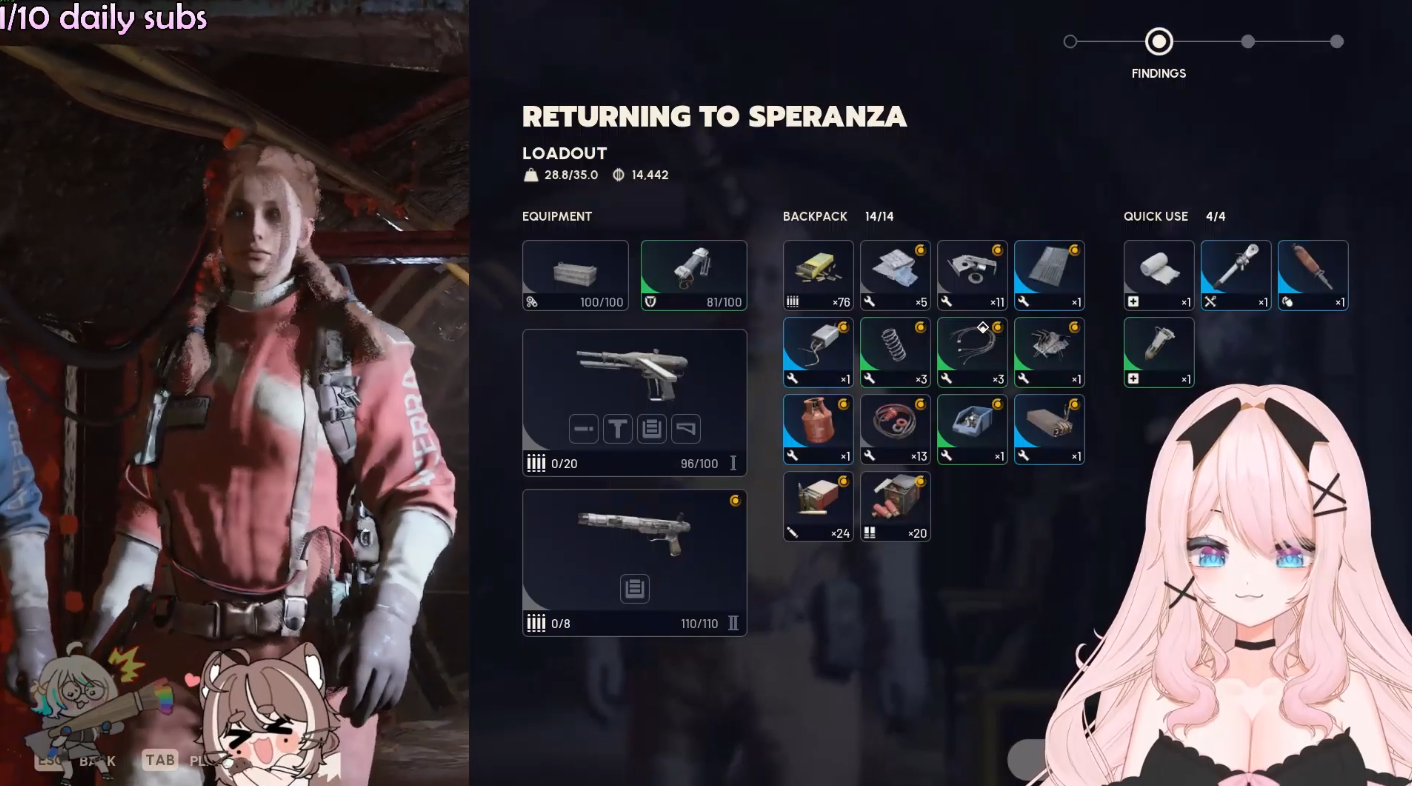Select the blue parts bin item
1412x786 pixels.
[972, 429]
